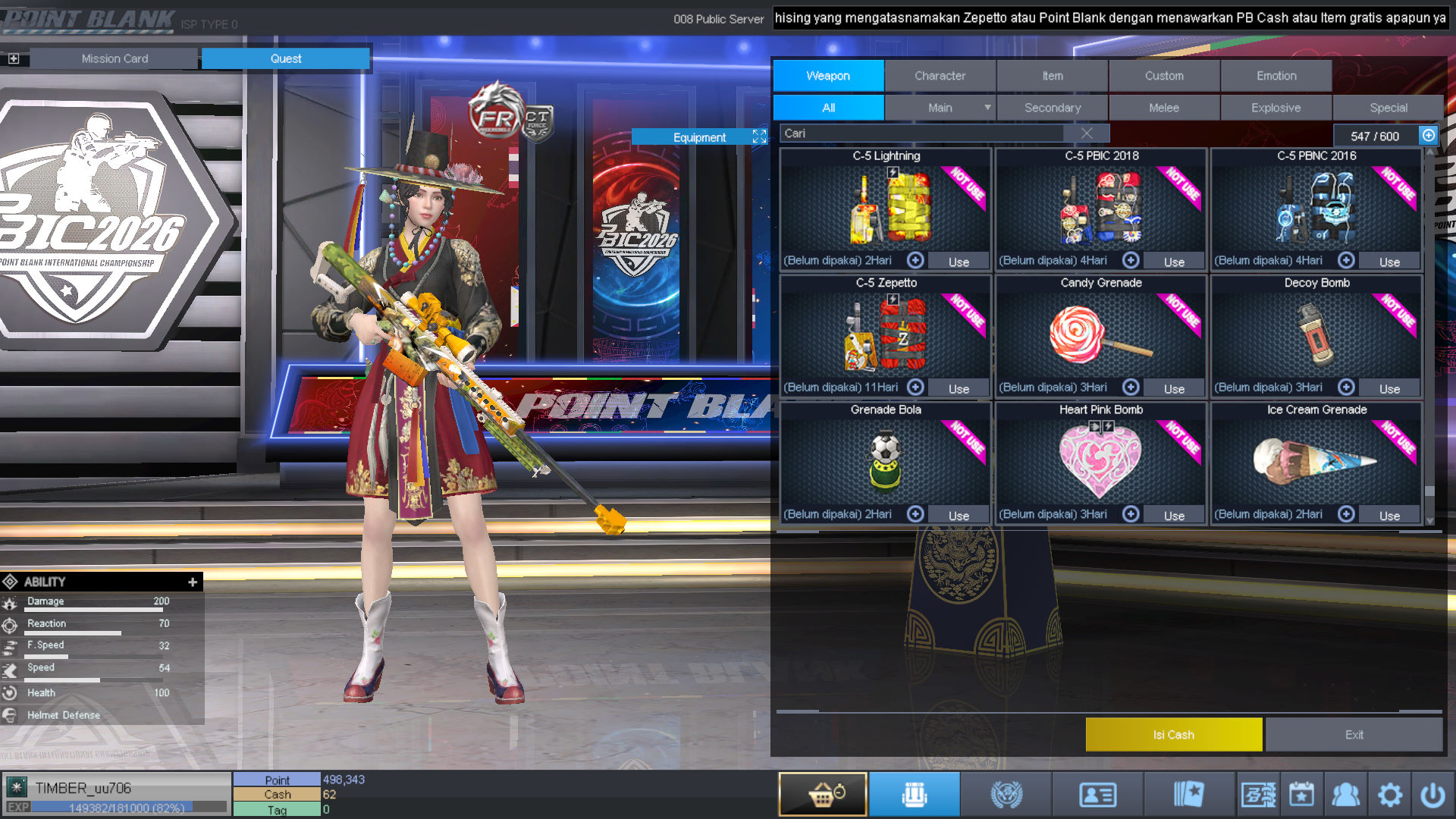Filter weapons by Secondary
The width and height of the screenshot is (1456, 819).
click(x=1052, y=108)
